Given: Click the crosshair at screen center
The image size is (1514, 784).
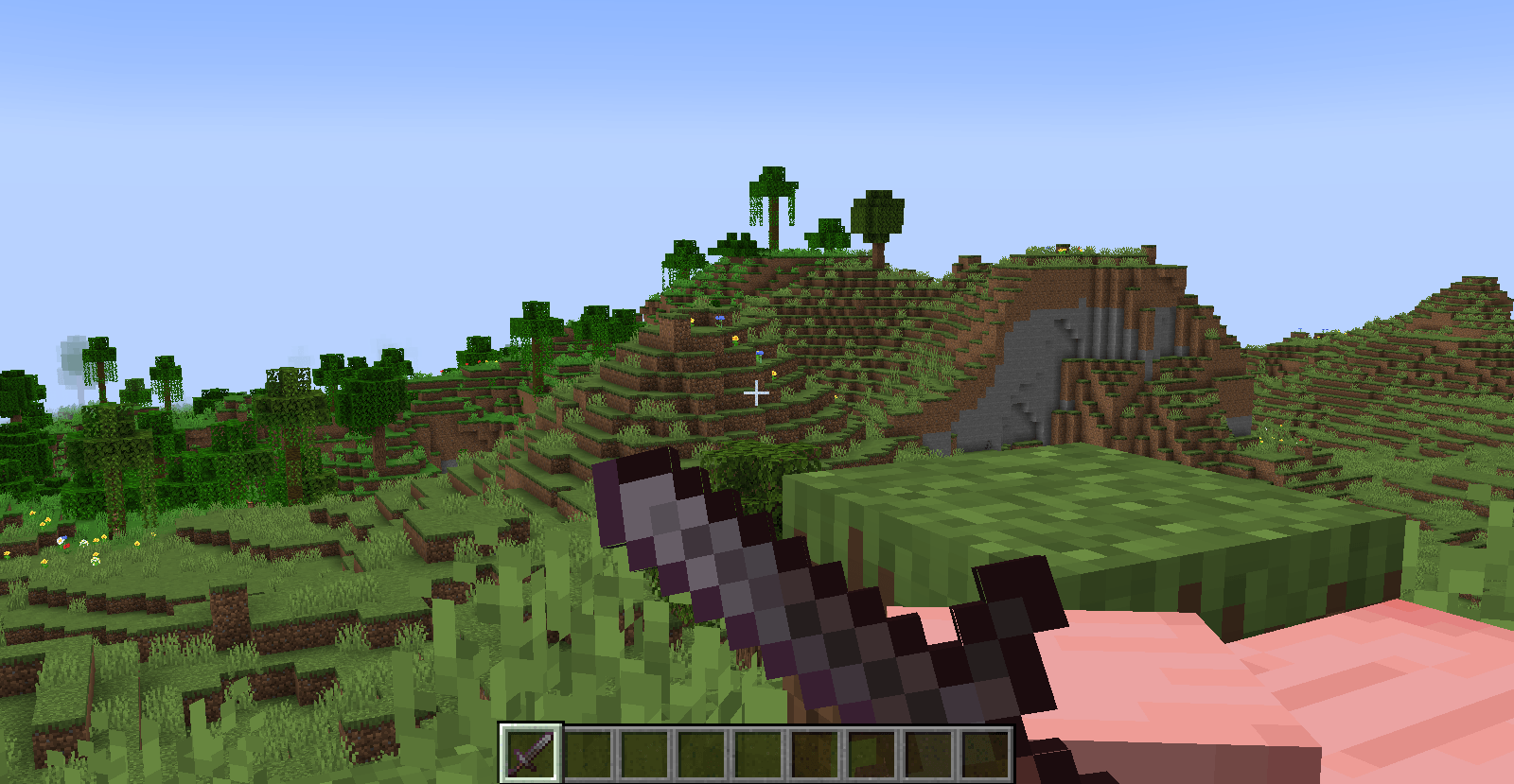Looking at the screenshot, I should pos(757,392).
